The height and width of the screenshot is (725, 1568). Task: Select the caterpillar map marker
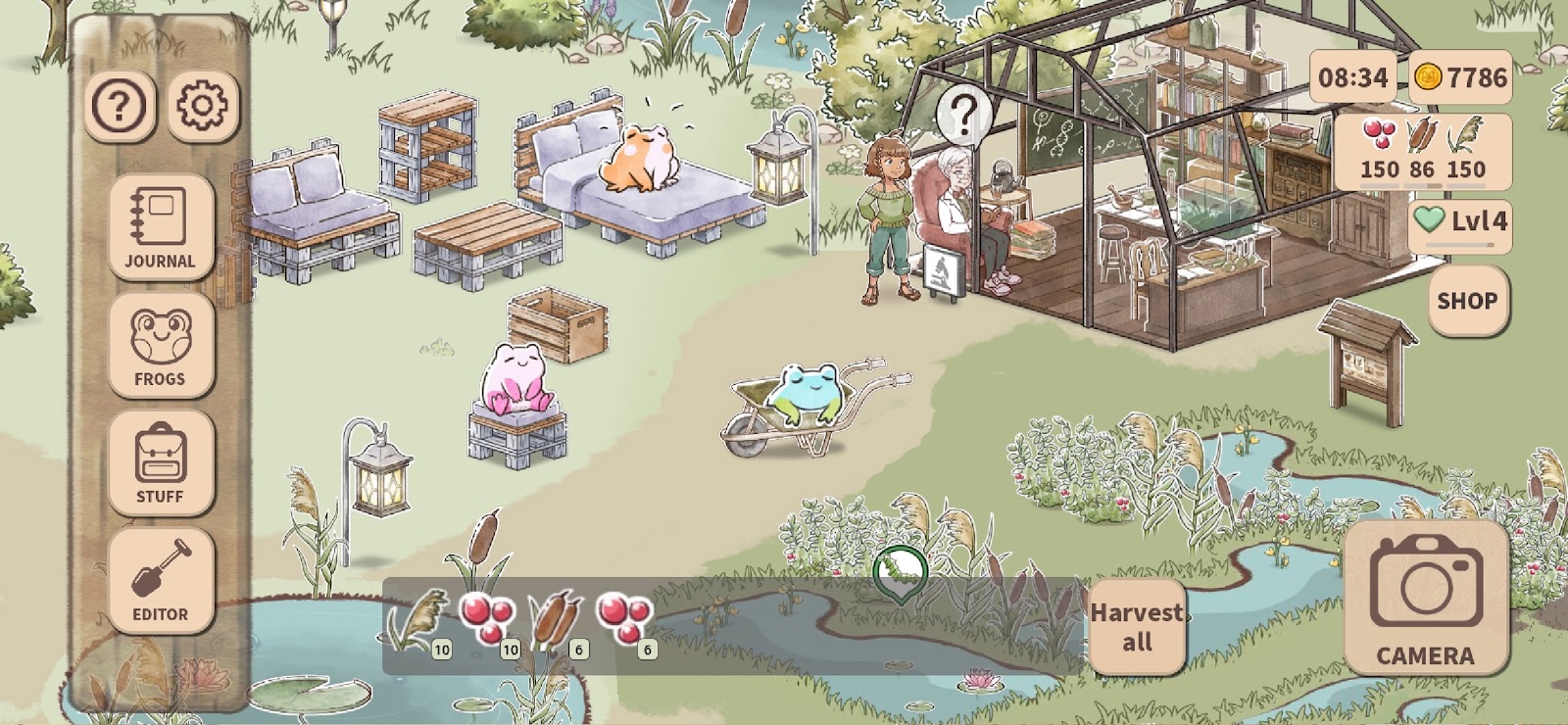click(x=900, y=572)
